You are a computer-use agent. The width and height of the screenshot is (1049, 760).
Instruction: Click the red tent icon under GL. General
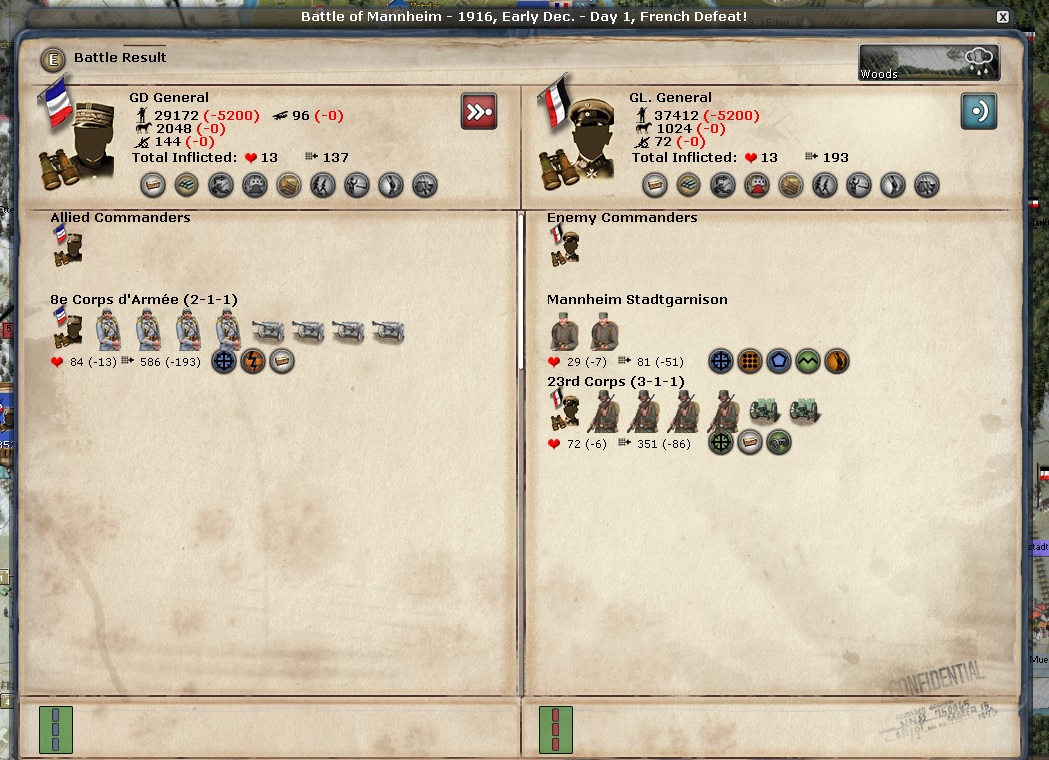(x=757, y=185)
